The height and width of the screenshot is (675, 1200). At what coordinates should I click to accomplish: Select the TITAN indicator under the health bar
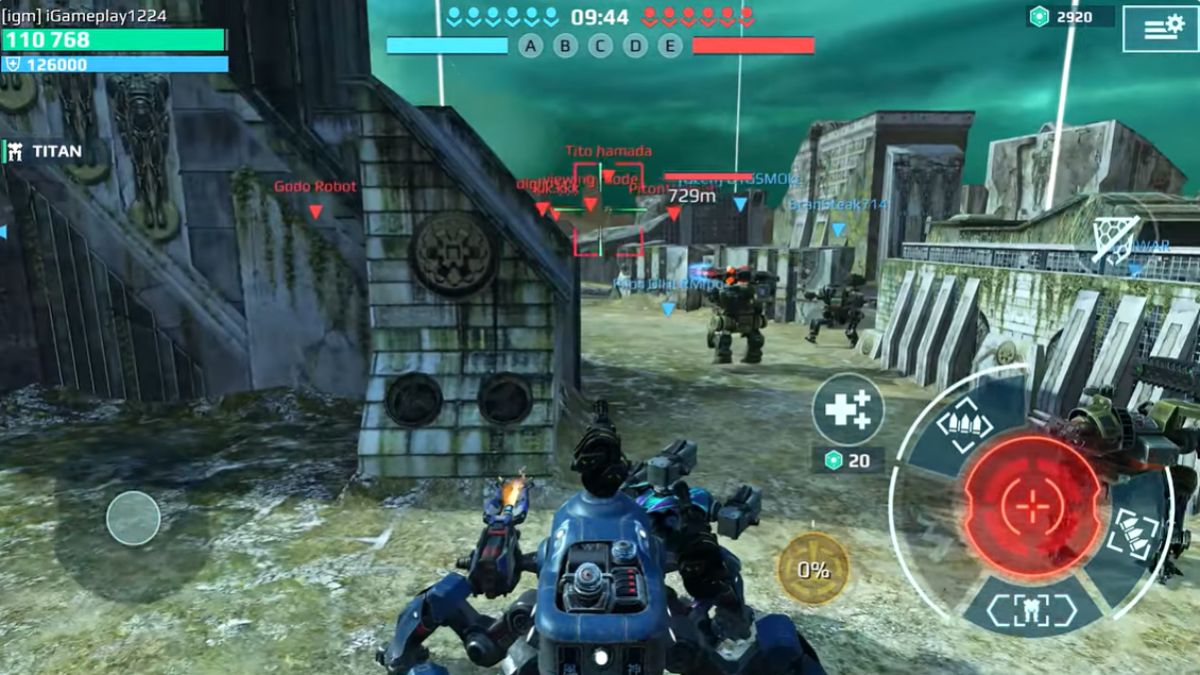[x=45, y=152]
